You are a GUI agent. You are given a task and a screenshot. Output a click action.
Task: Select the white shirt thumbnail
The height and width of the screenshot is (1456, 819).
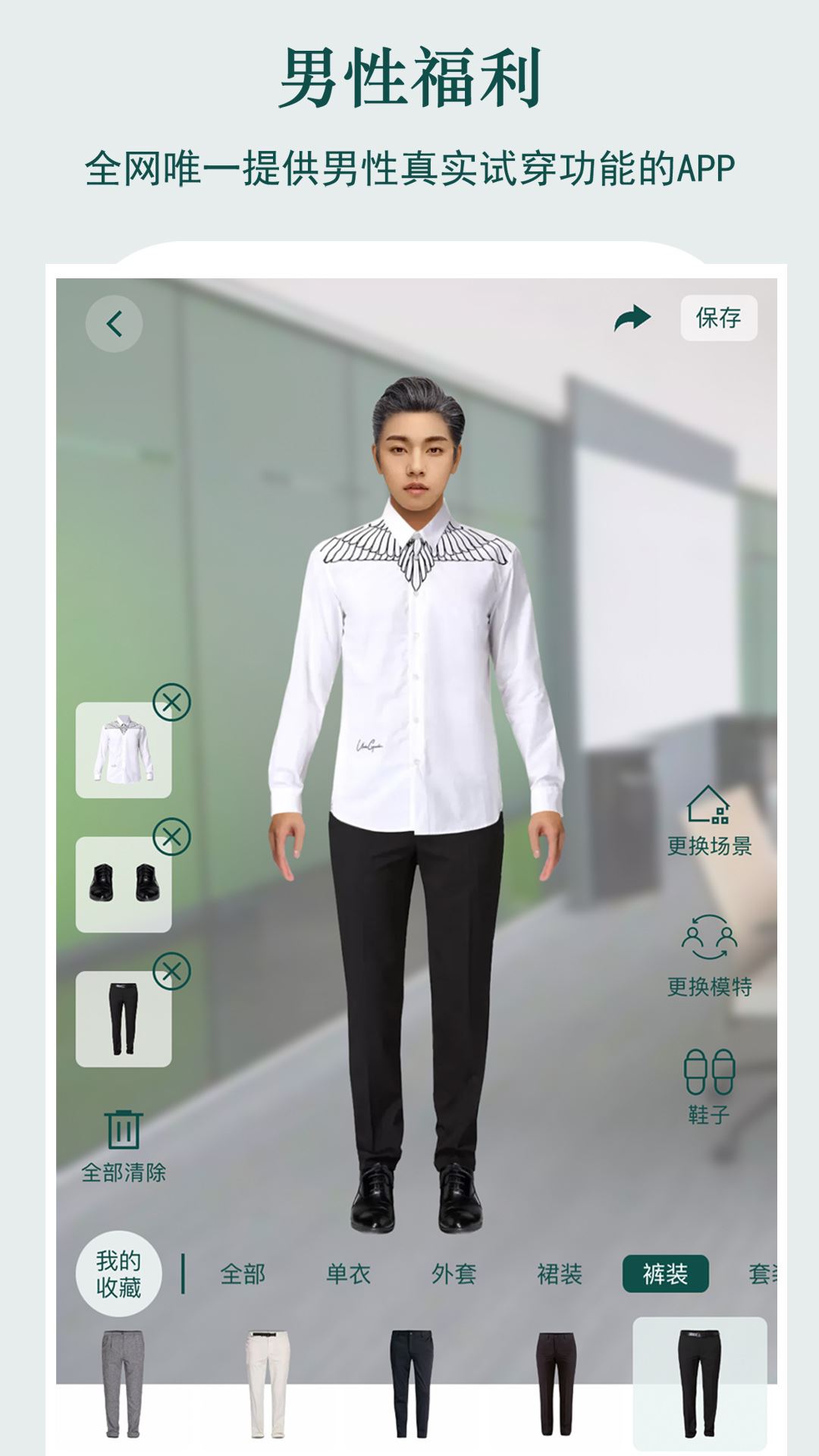point(123,751)
